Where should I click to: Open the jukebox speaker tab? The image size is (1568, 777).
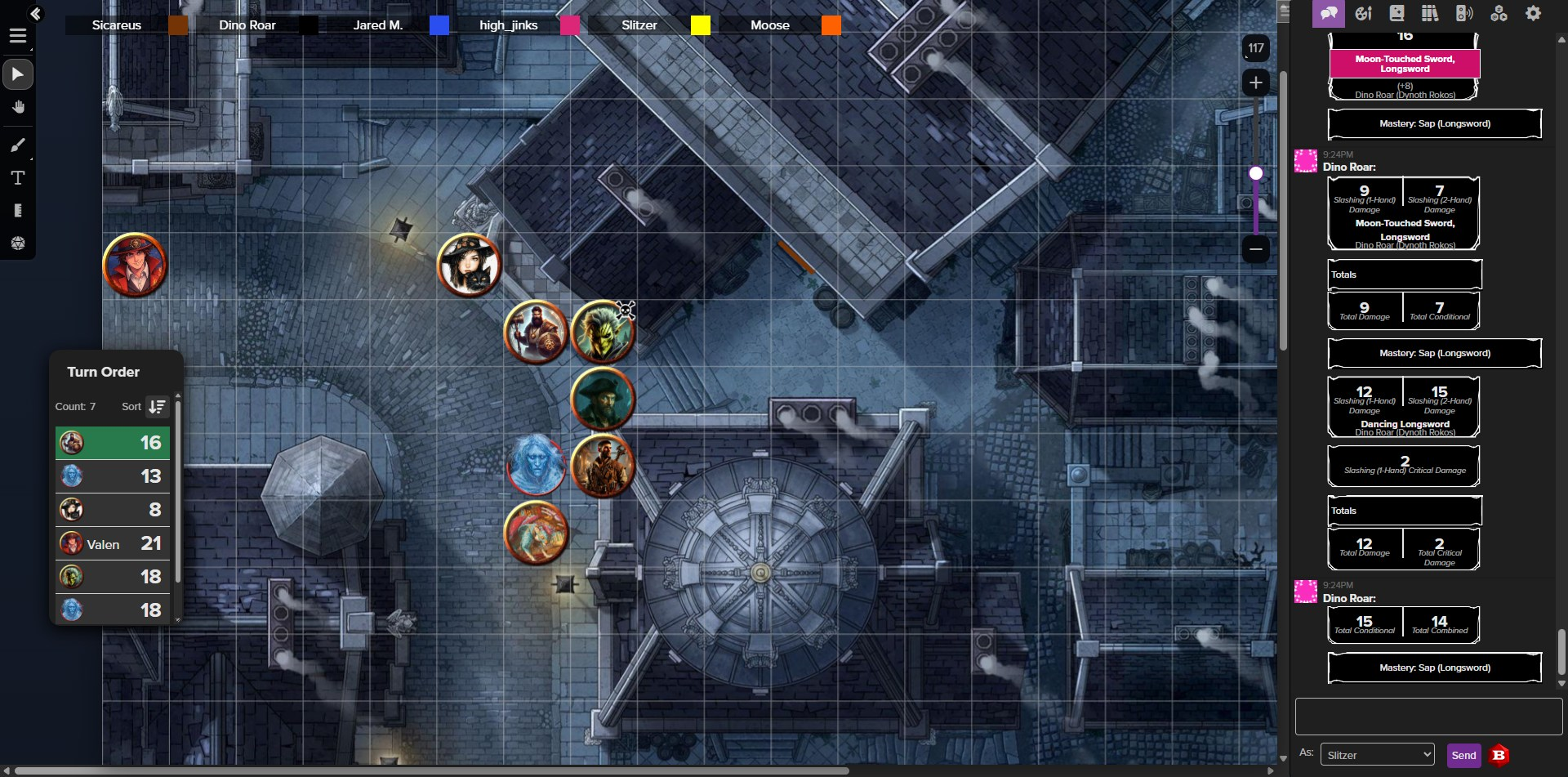pos(1464,13)
